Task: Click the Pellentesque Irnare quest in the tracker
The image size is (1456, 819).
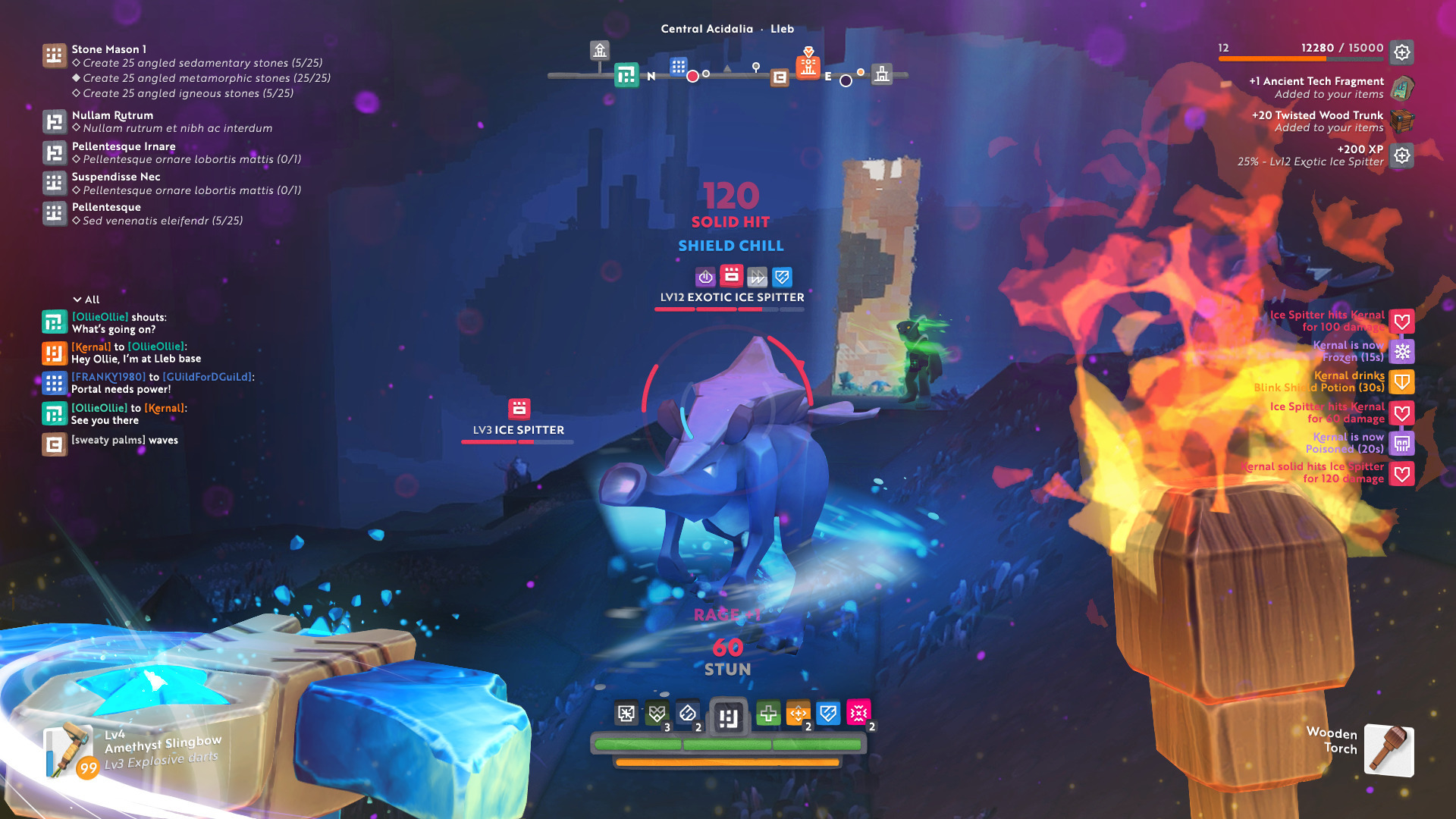Action: [122, 146]
